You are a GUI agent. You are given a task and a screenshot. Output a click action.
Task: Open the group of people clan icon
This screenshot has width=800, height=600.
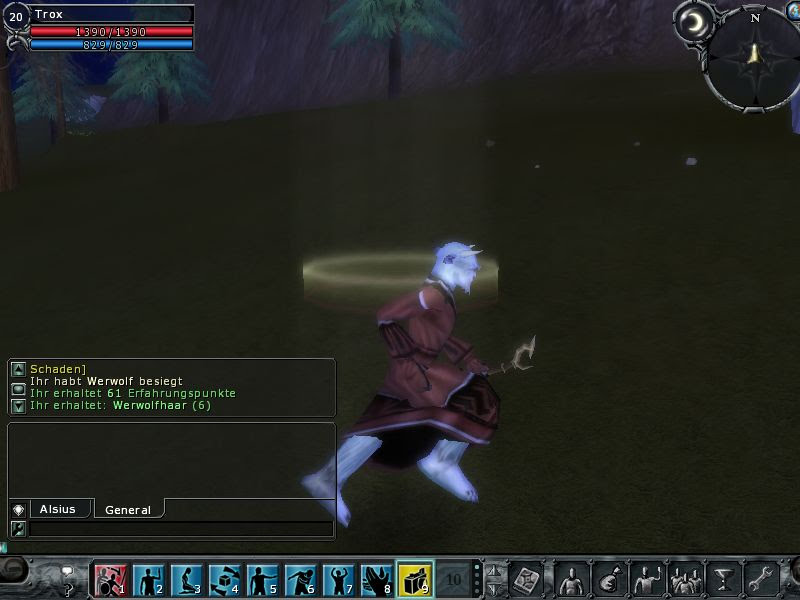coord(685,579)
